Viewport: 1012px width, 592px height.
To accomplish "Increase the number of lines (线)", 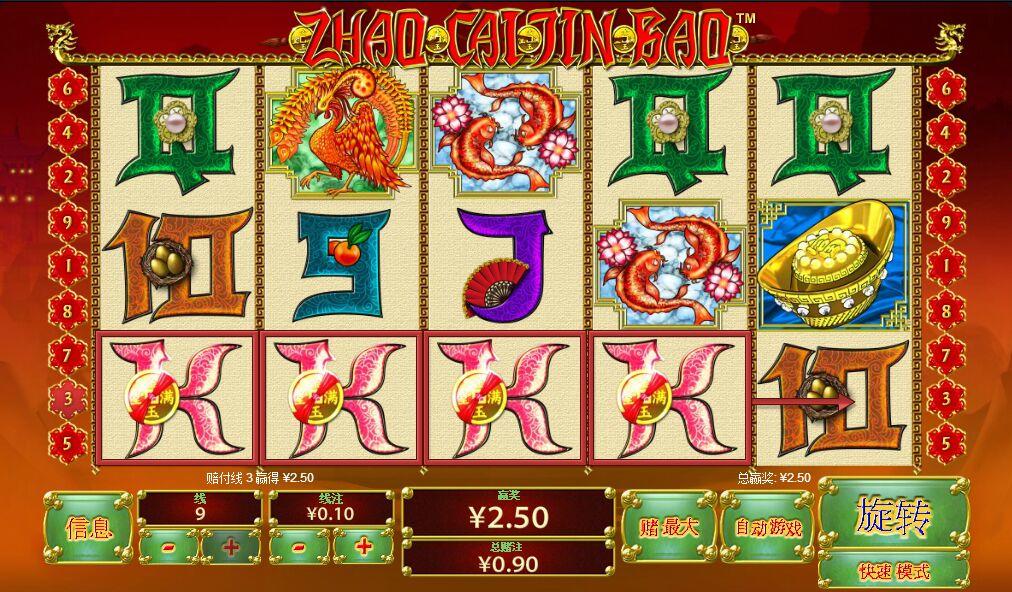I will click(231, 546).
